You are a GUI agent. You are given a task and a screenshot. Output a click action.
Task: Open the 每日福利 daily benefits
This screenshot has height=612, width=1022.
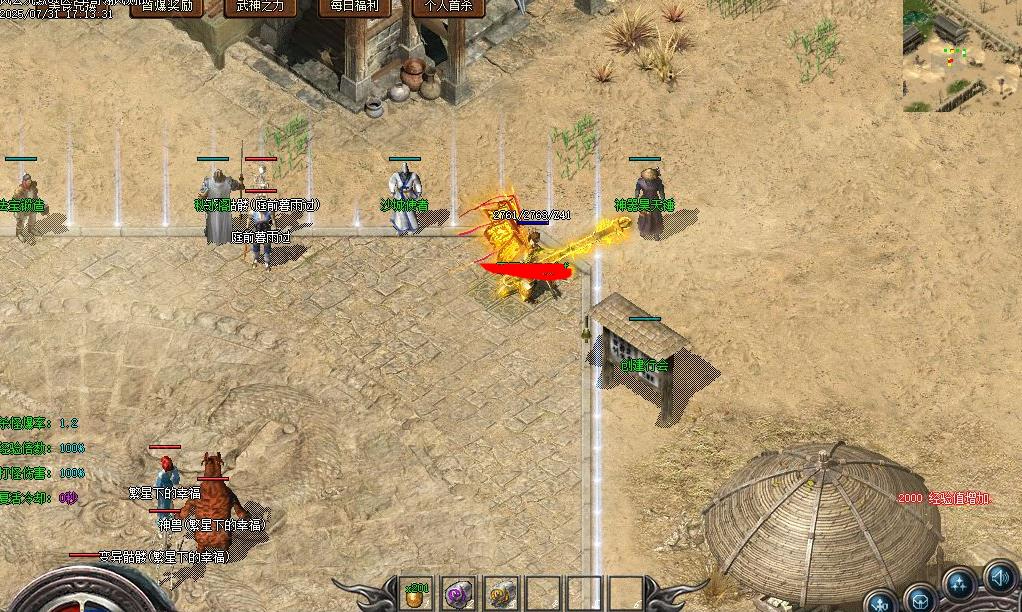[x=354, y=8]
